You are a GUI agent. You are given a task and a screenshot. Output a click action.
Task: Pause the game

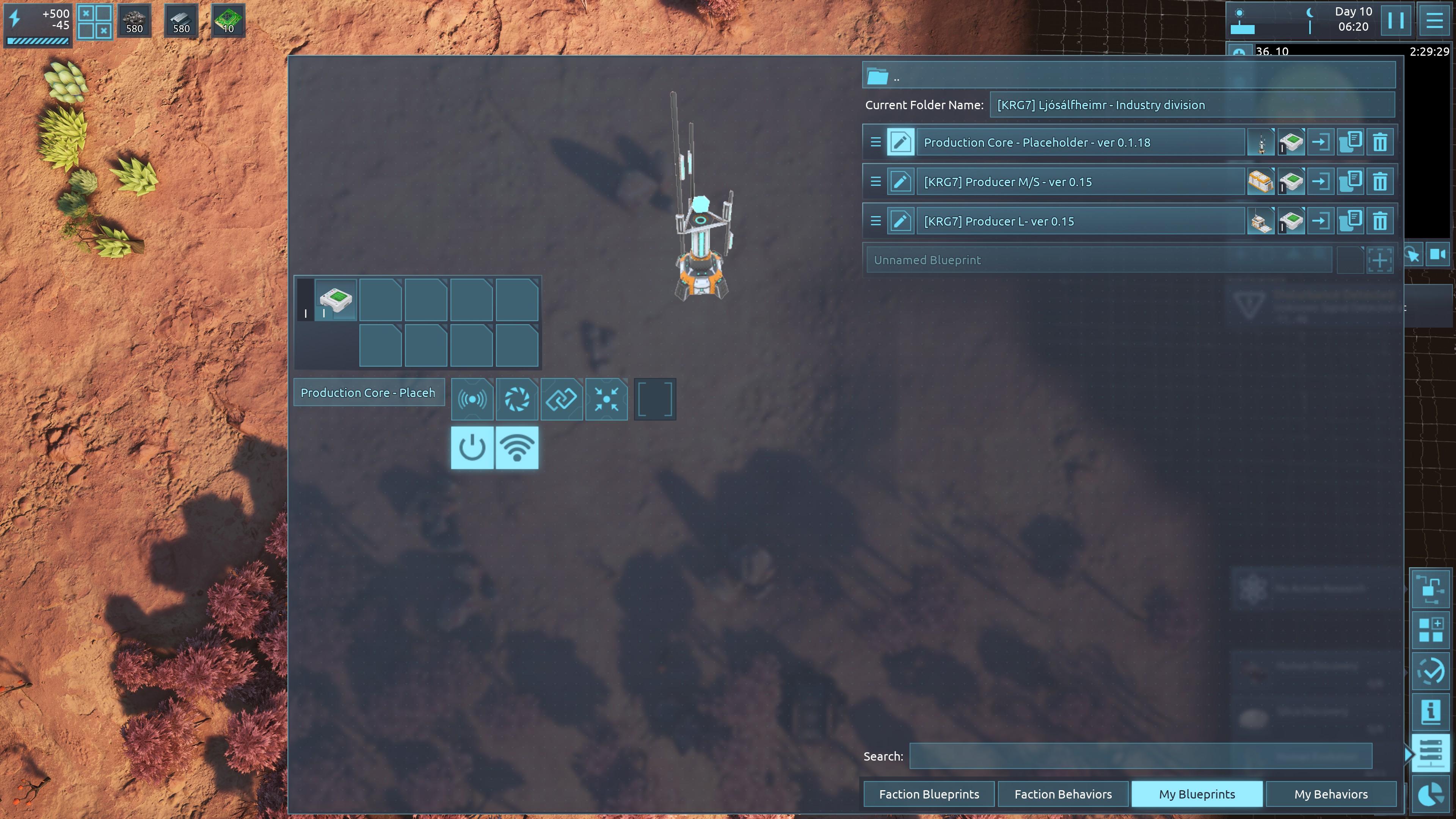1395,20
